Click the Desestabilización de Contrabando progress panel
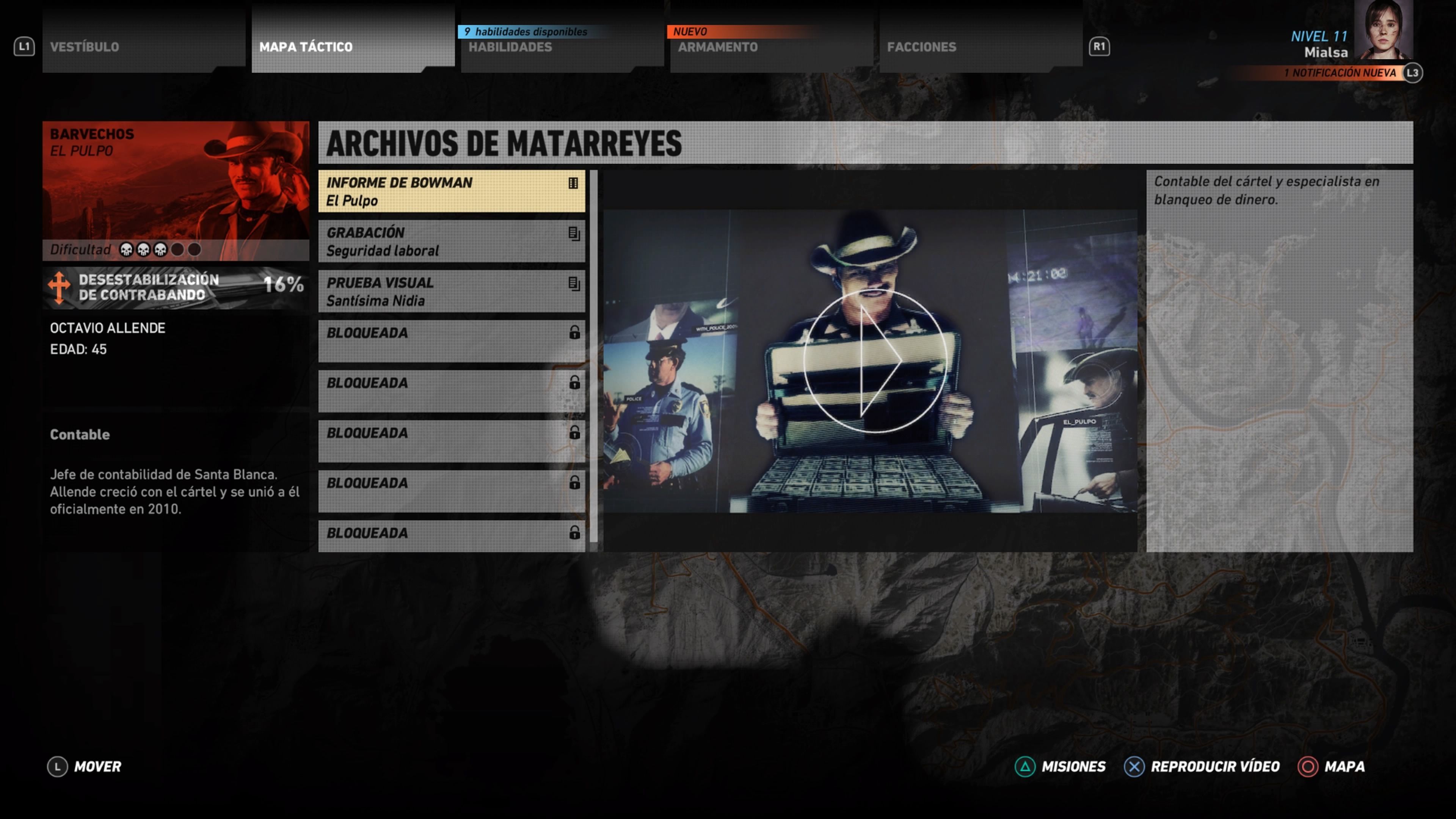The height and width of the screenshot is (819, 1456). pyautogui.click(x=175, y=287)
